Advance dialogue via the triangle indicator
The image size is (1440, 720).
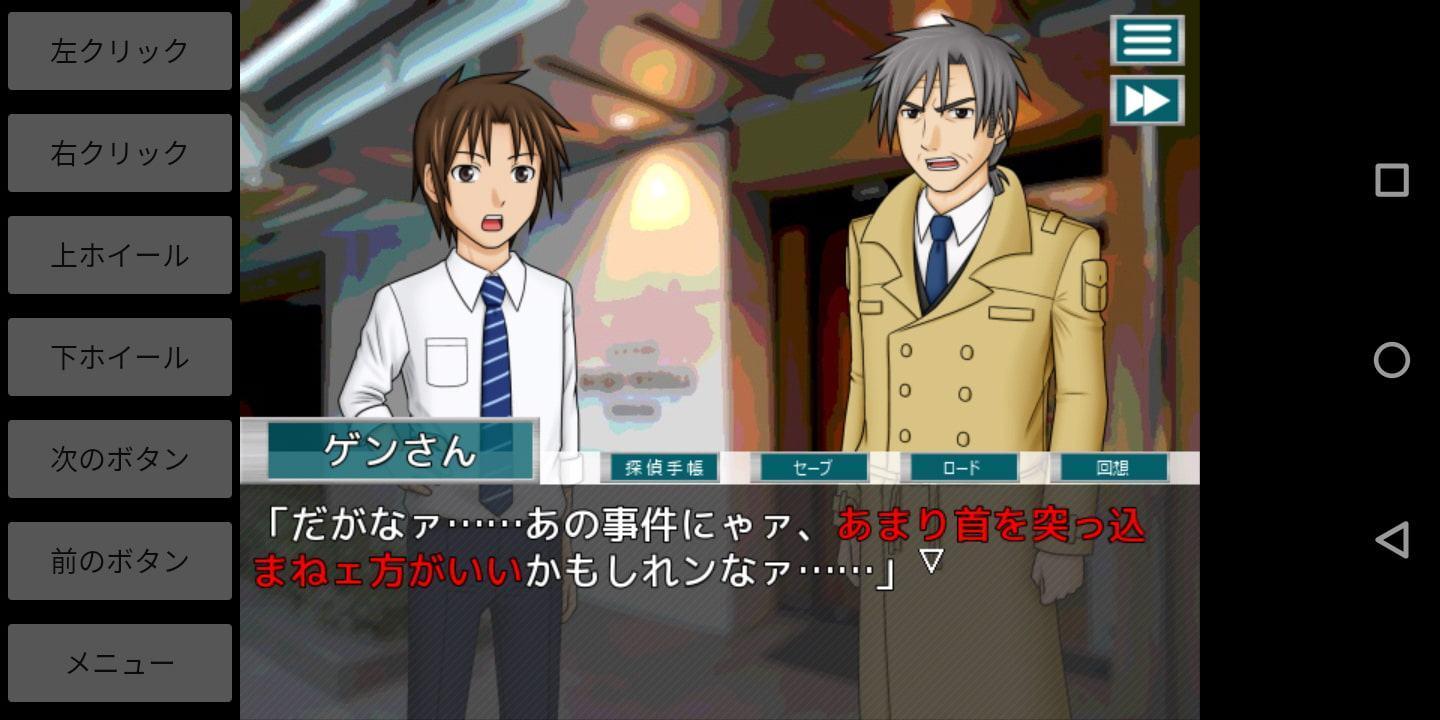coord(931,561)
